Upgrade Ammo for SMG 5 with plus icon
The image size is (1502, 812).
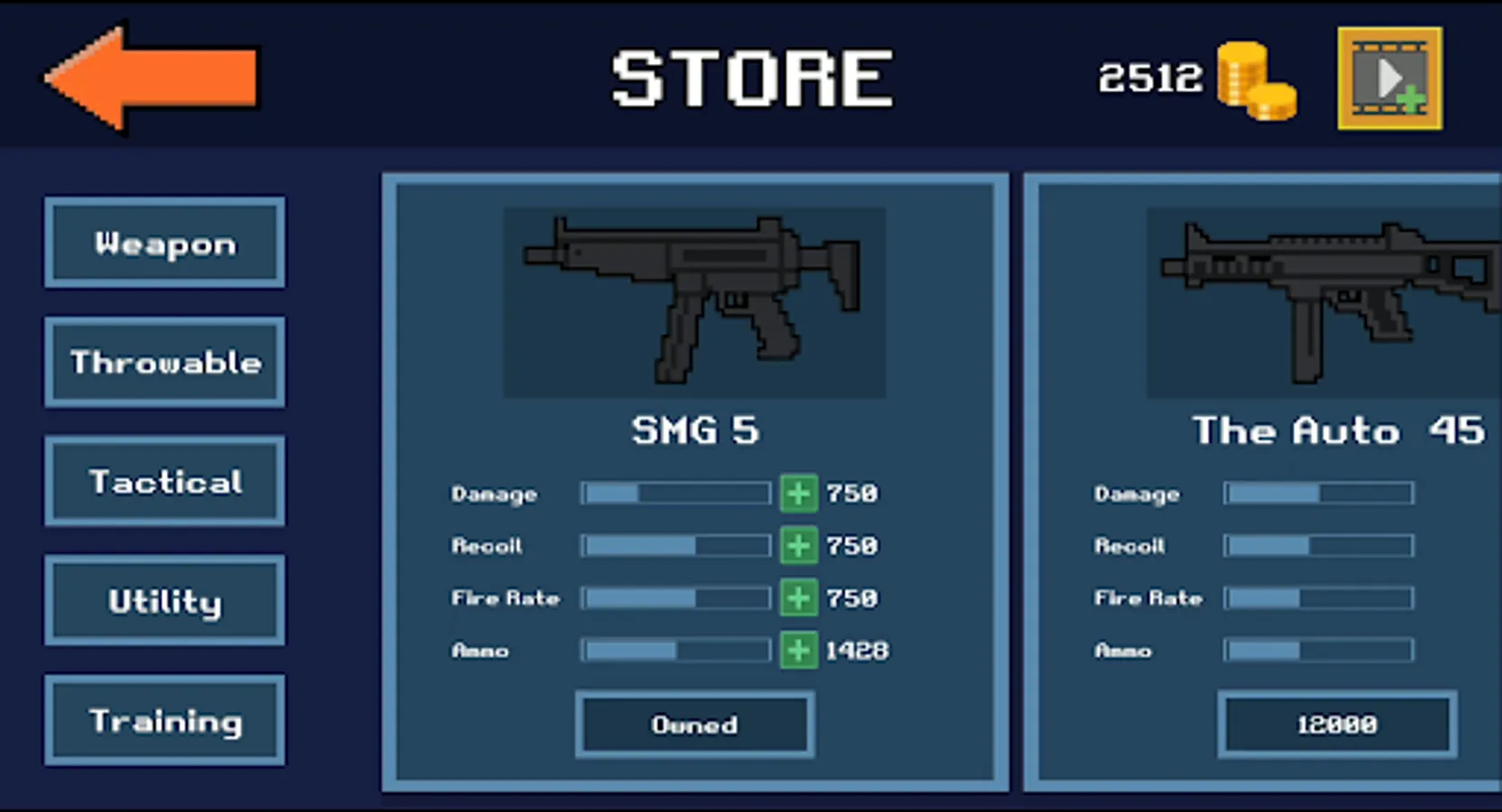798,650
